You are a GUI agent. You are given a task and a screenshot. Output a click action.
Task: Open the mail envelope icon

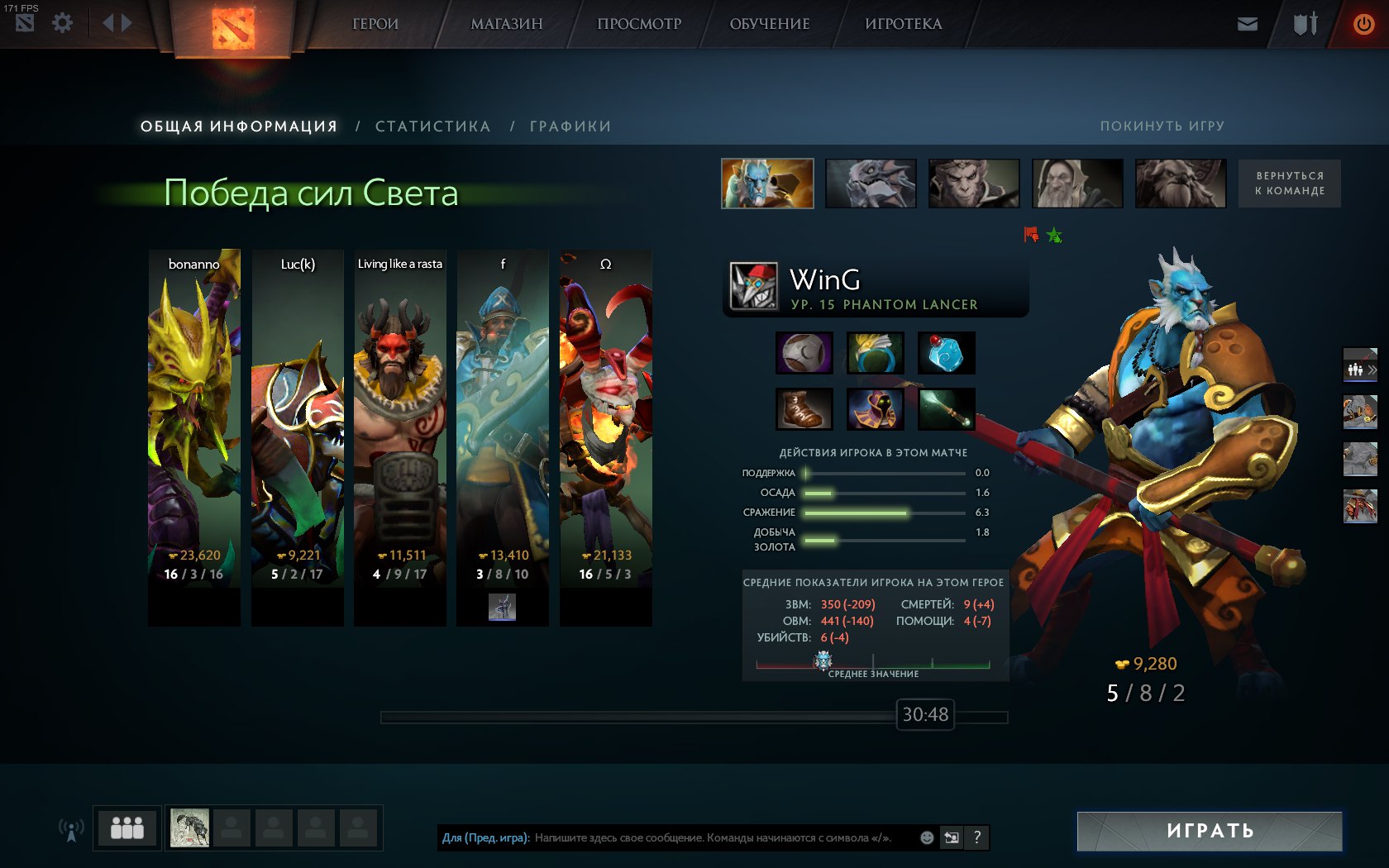[x=1247, y=24]
